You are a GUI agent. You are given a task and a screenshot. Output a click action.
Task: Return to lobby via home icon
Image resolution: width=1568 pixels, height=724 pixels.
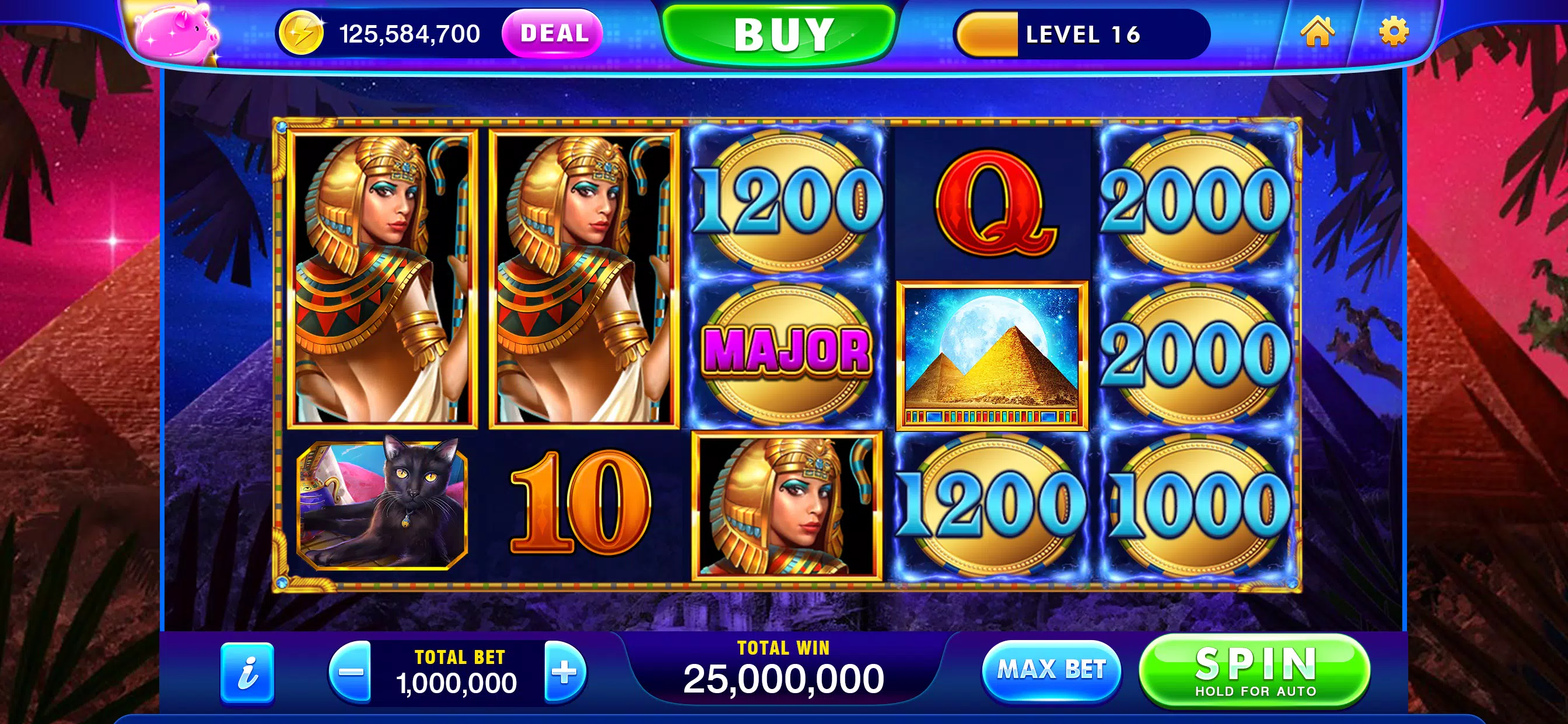[1317, 31]
